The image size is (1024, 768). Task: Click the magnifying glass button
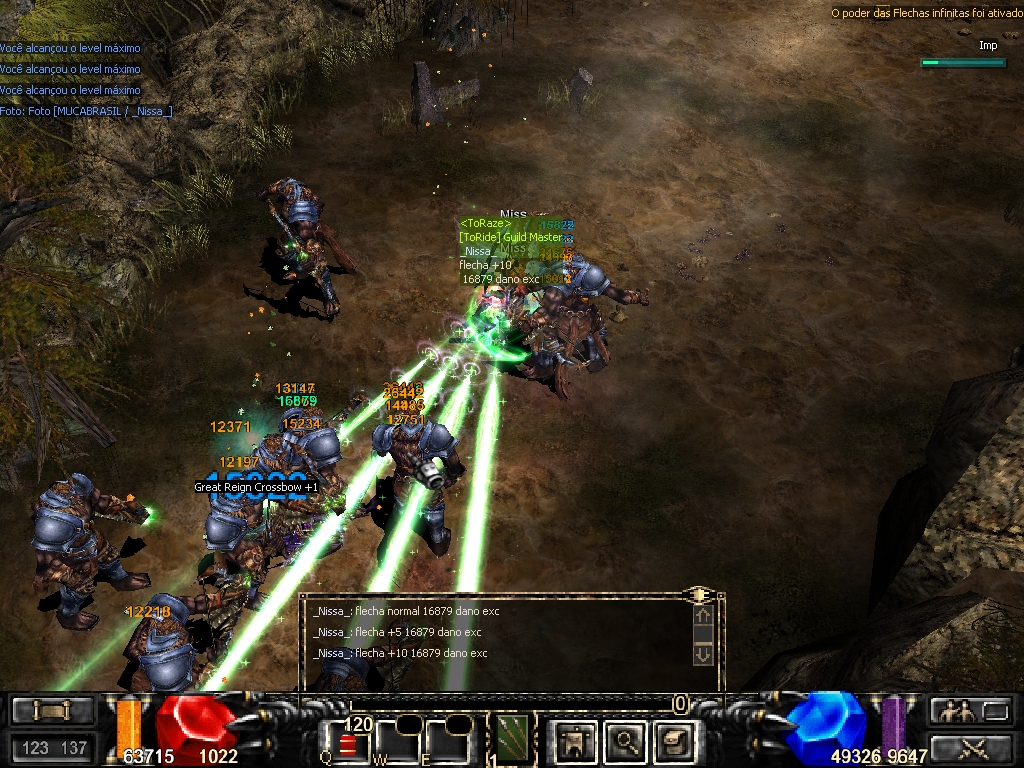coord(626,741)
